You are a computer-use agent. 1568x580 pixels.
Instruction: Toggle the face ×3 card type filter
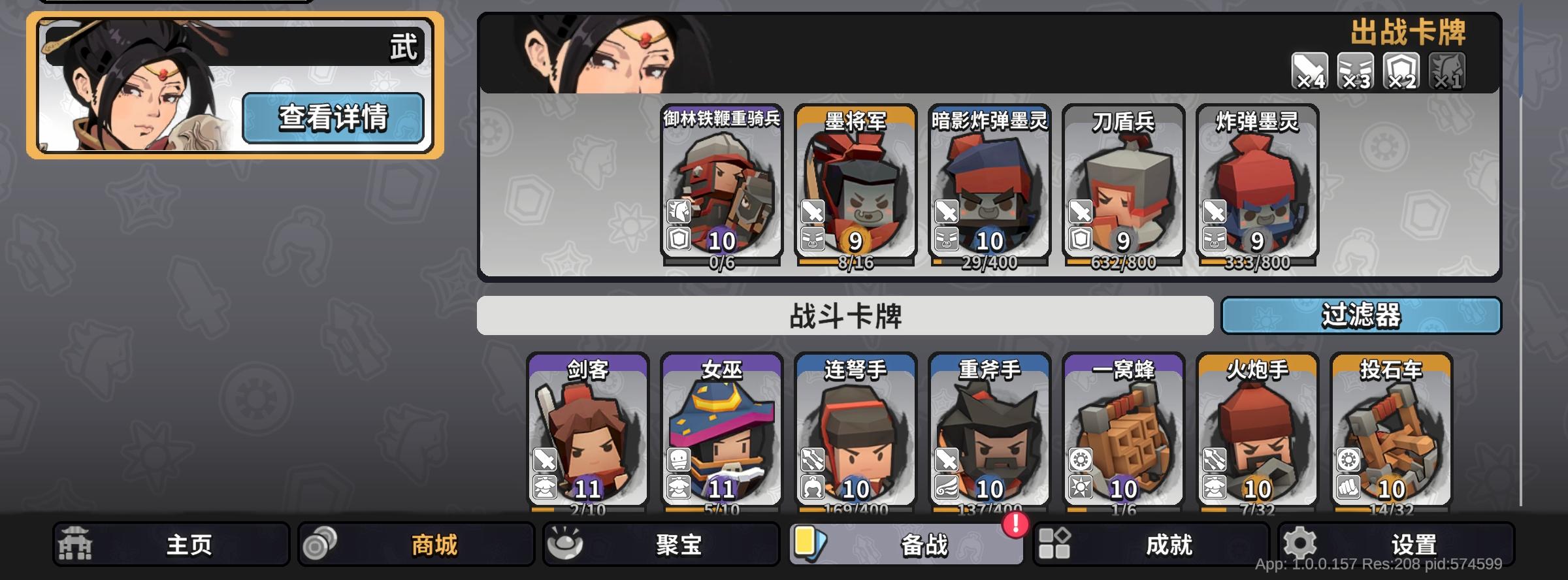(x=1355, y=69)
